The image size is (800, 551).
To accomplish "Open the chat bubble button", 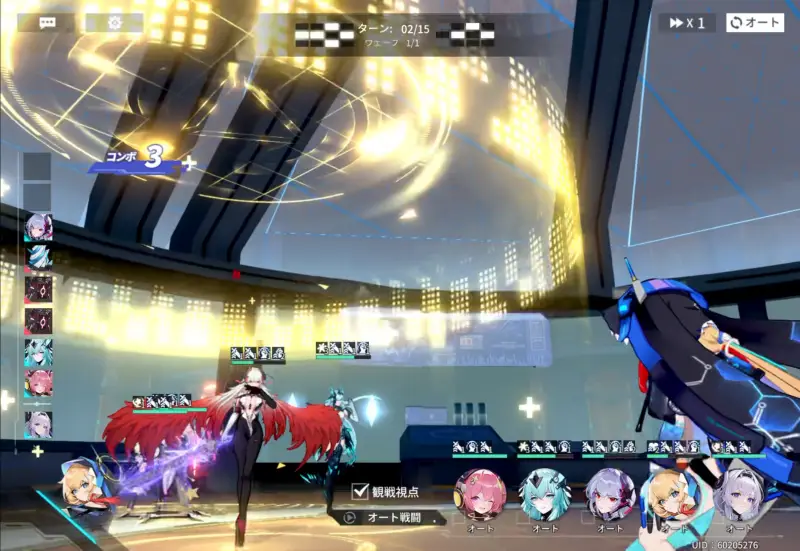I will [x=46, y=22].
